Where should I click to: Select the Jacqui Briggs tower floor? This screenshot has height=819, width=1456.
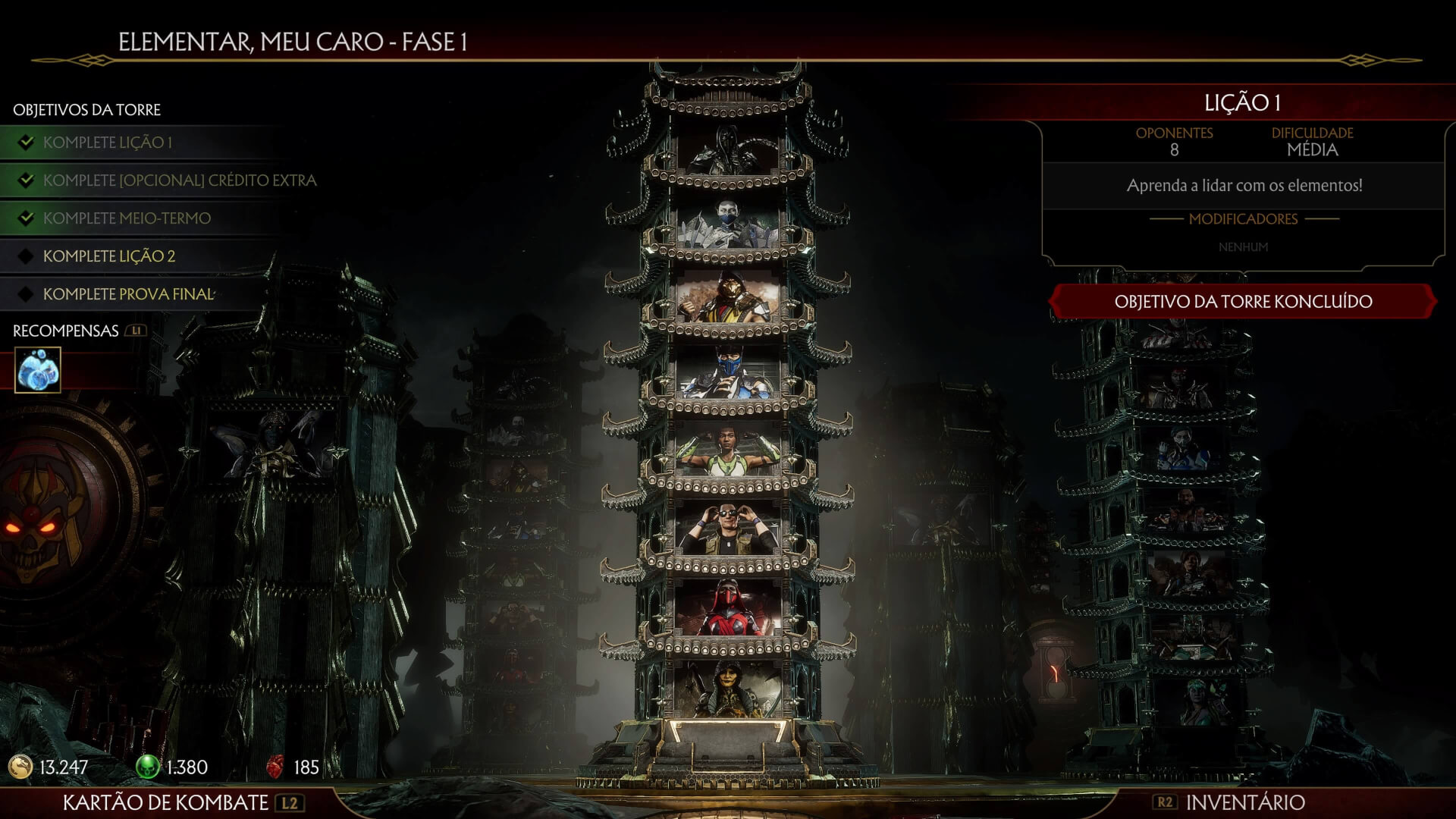click(x=728, y=452)
